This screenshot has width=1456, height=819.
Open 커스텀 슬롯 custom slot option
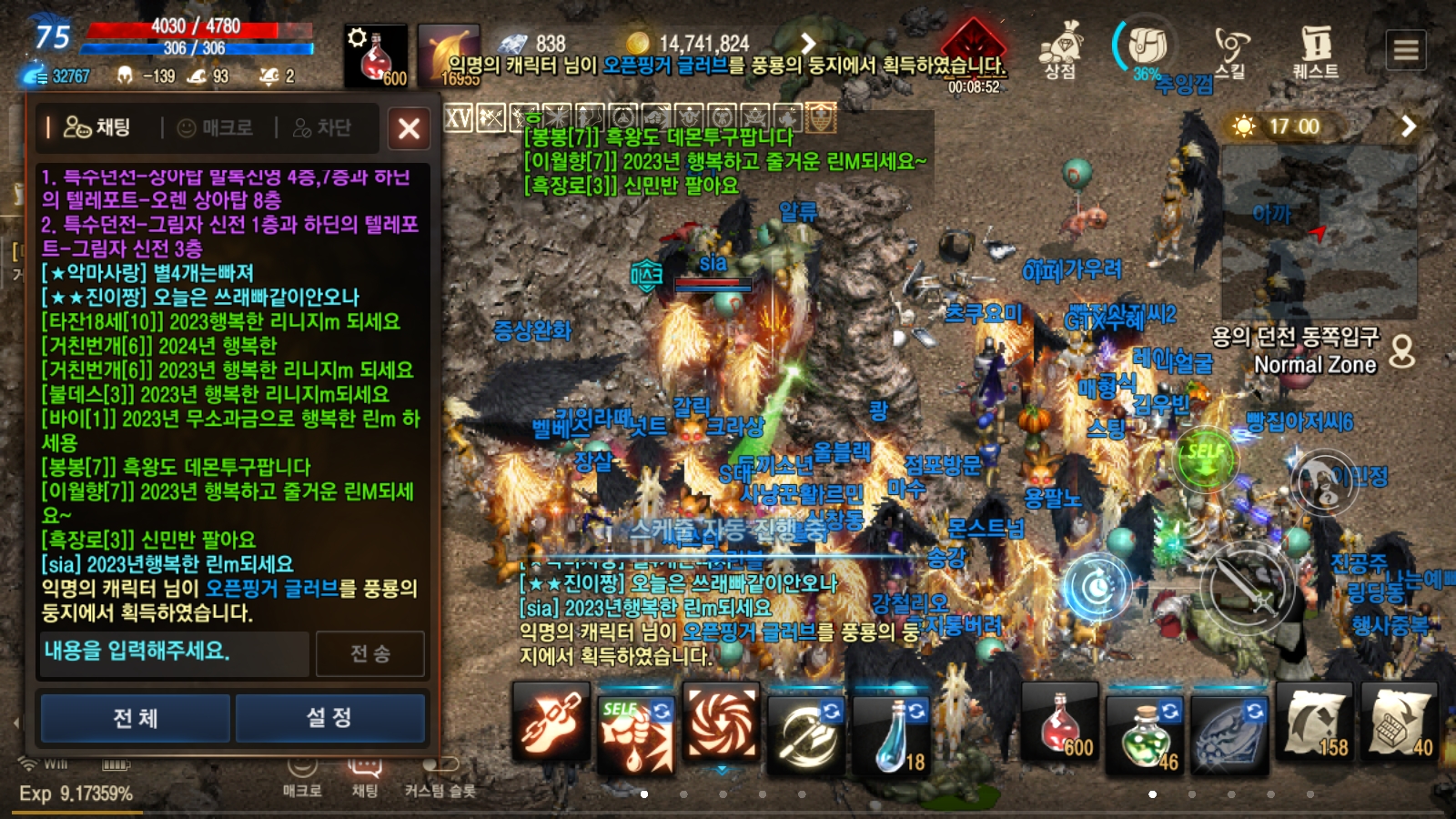440,778
